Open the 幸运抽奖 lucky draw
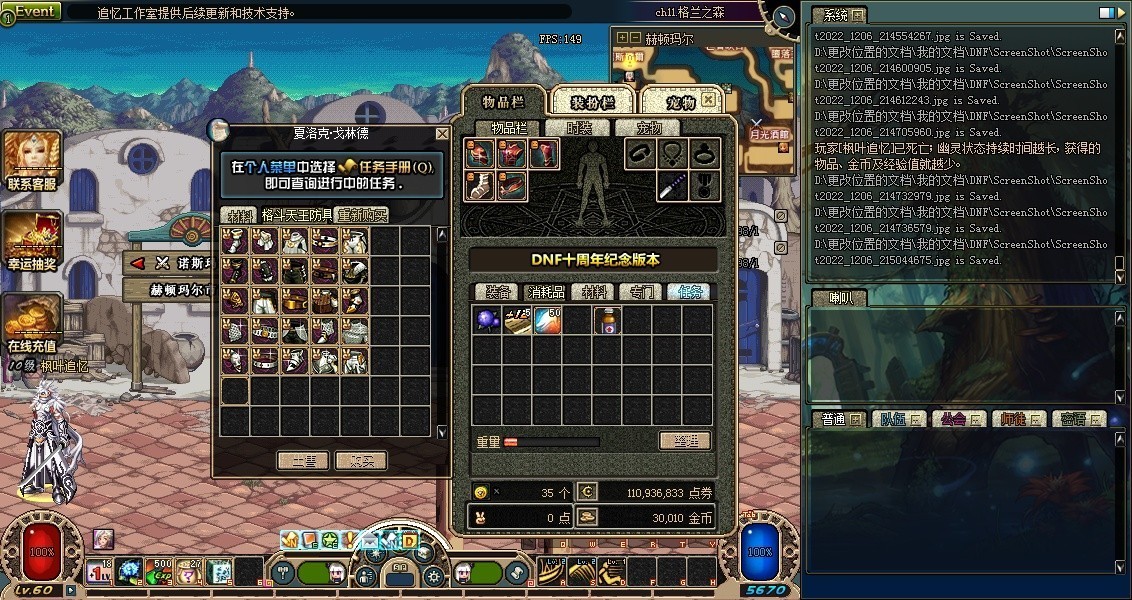 pos(32,244)
